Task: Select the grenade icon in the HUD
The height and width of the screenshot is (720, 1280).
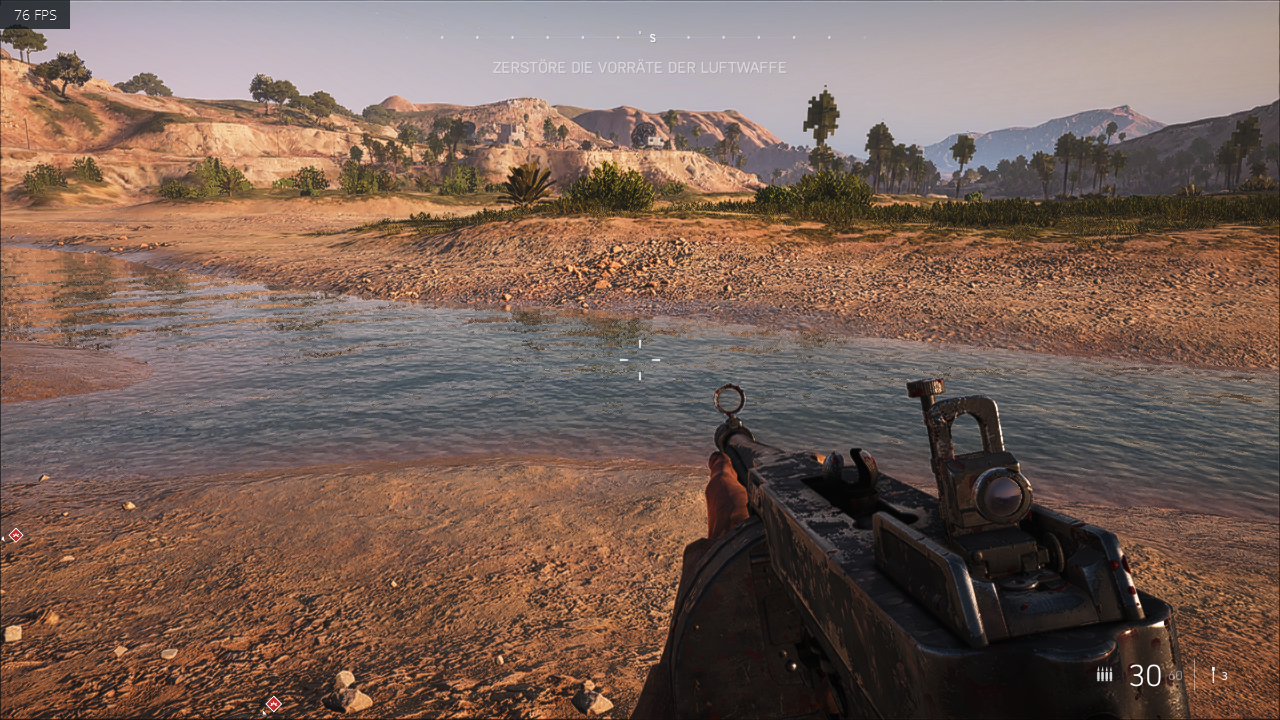Action: pyautogui.click(x=1213, y=673)
